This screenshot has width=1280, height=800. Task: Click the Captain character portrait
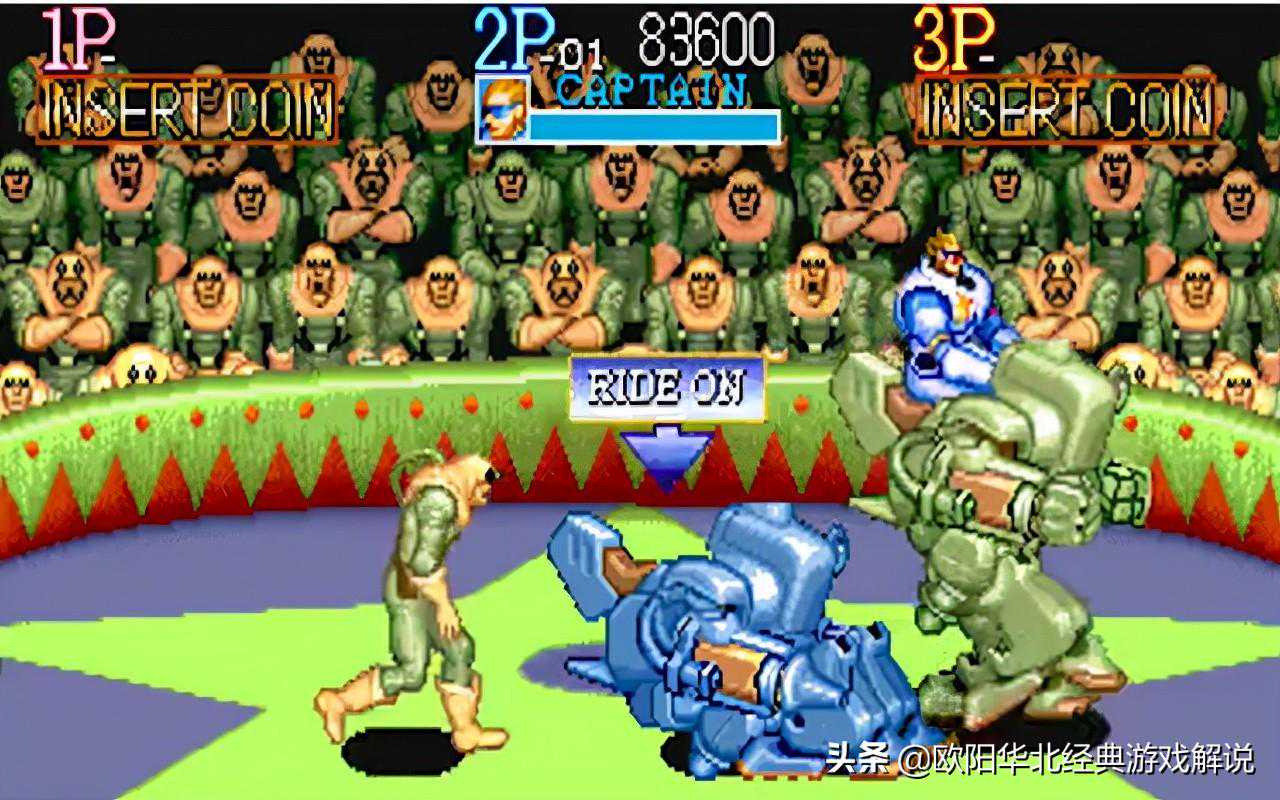[x=501, y=110]
